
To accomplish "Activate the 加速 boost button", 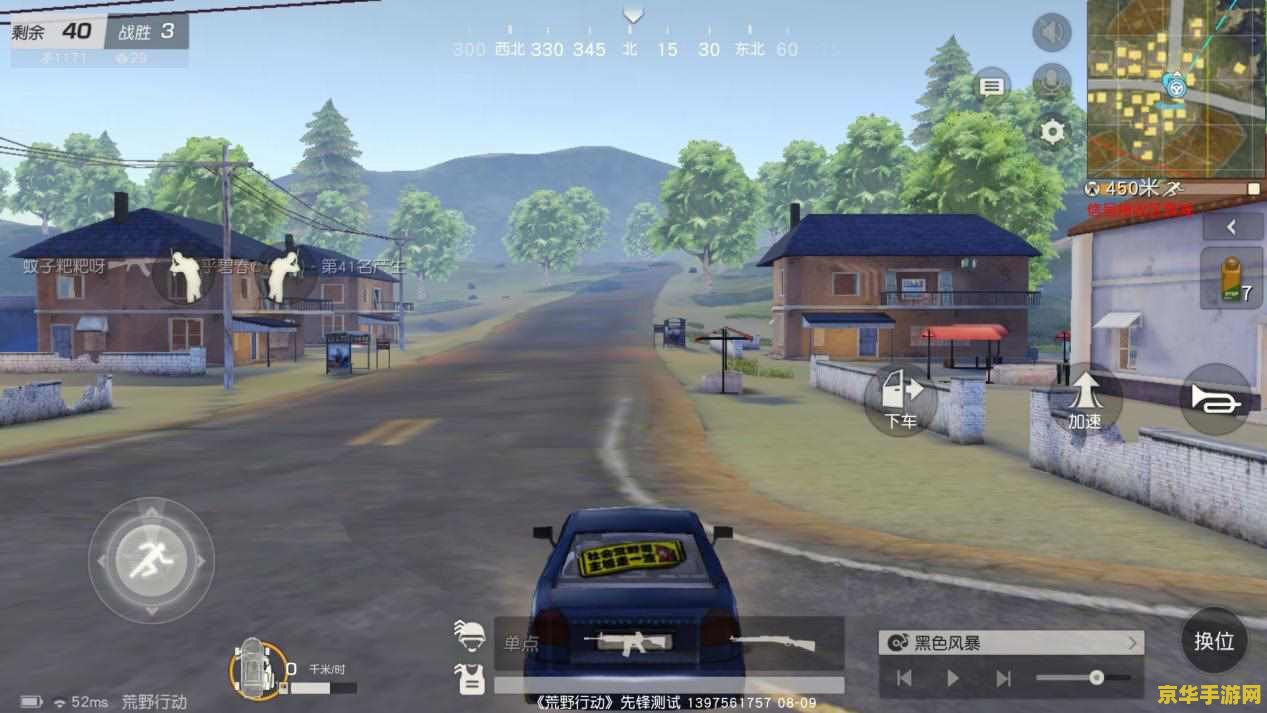I will (x=1085, y=398).
